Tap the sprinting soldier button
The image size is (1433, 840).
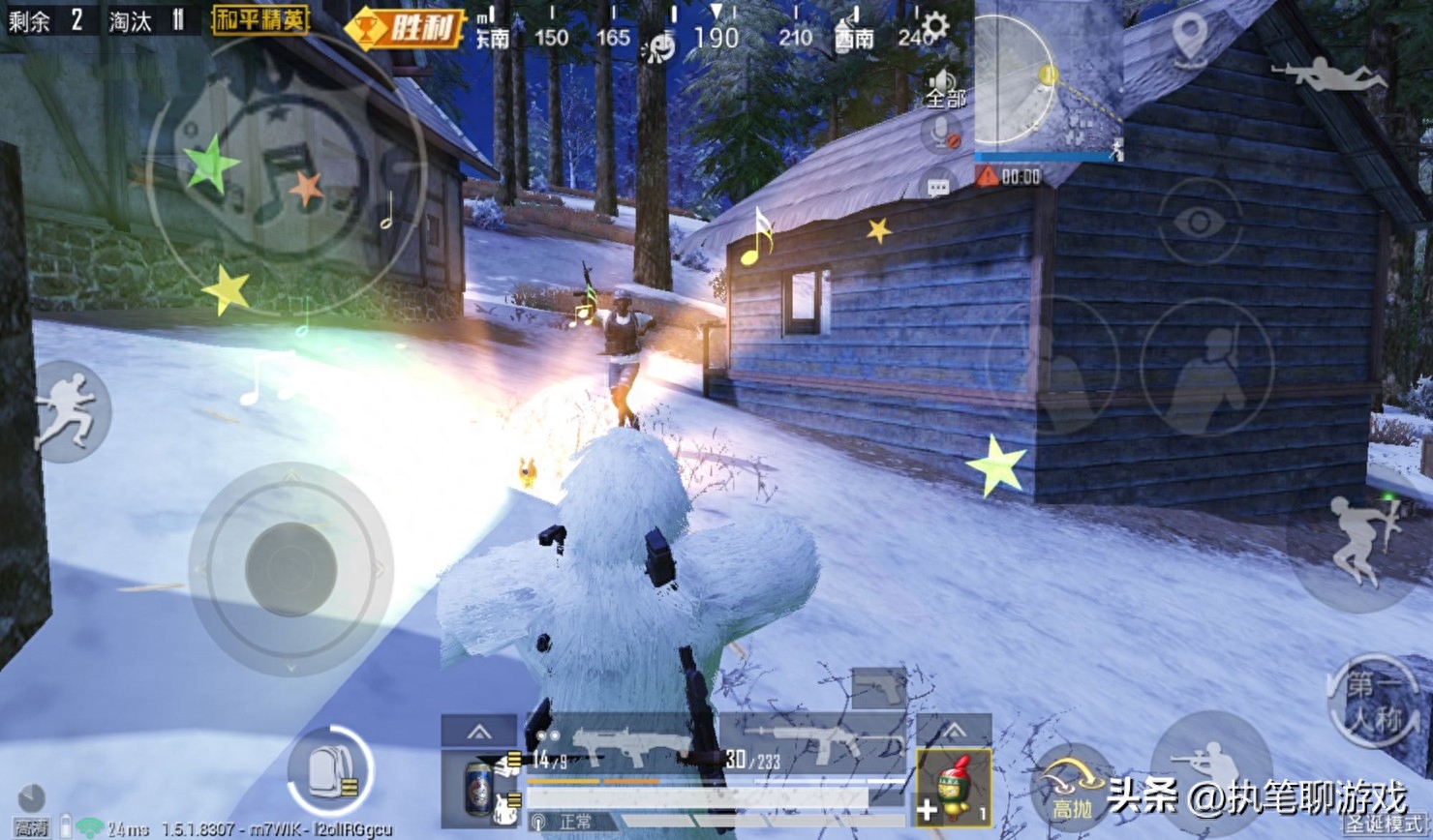(68, 409)
